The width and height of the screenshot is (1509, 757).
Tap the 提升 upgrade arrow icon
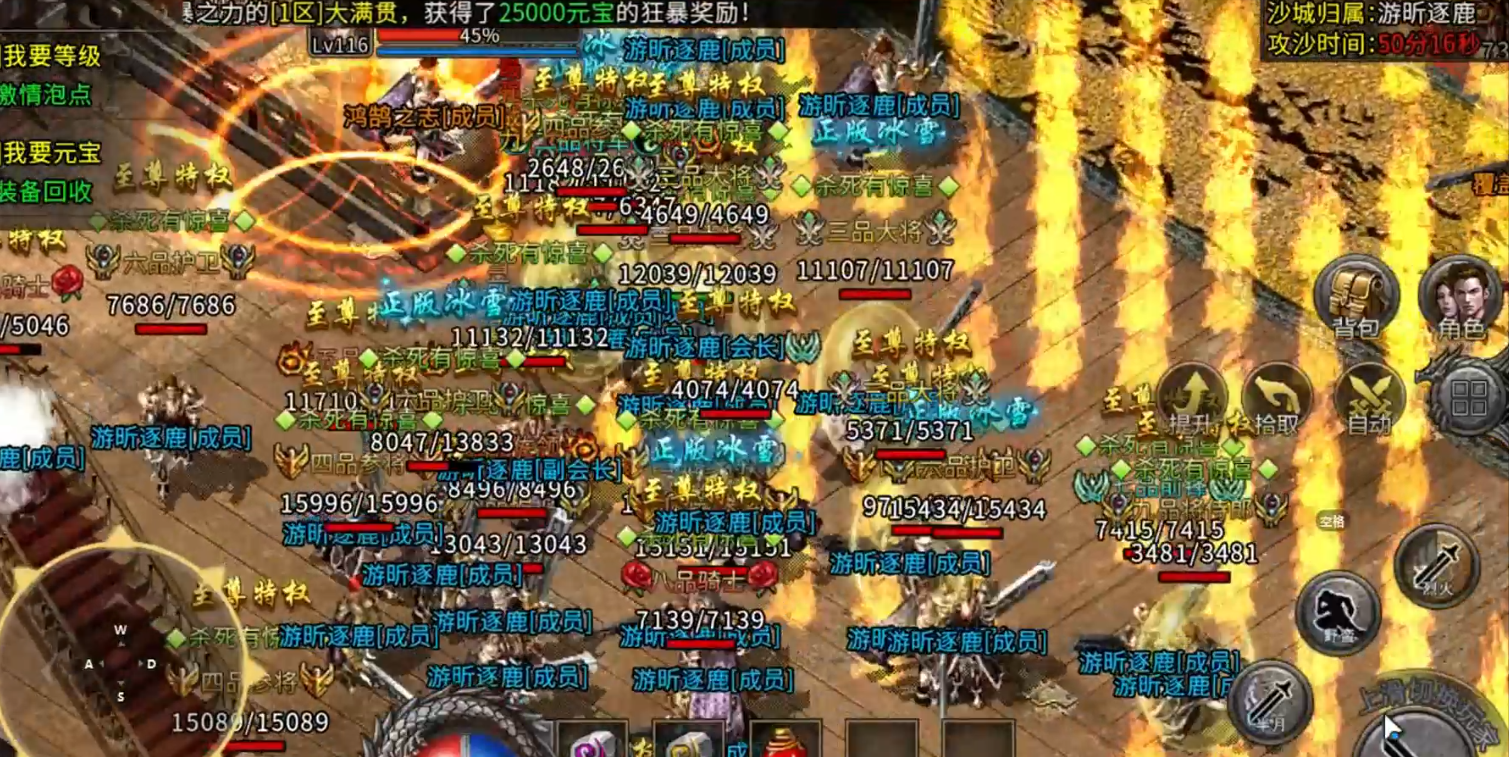click(x=1193, y=390)
